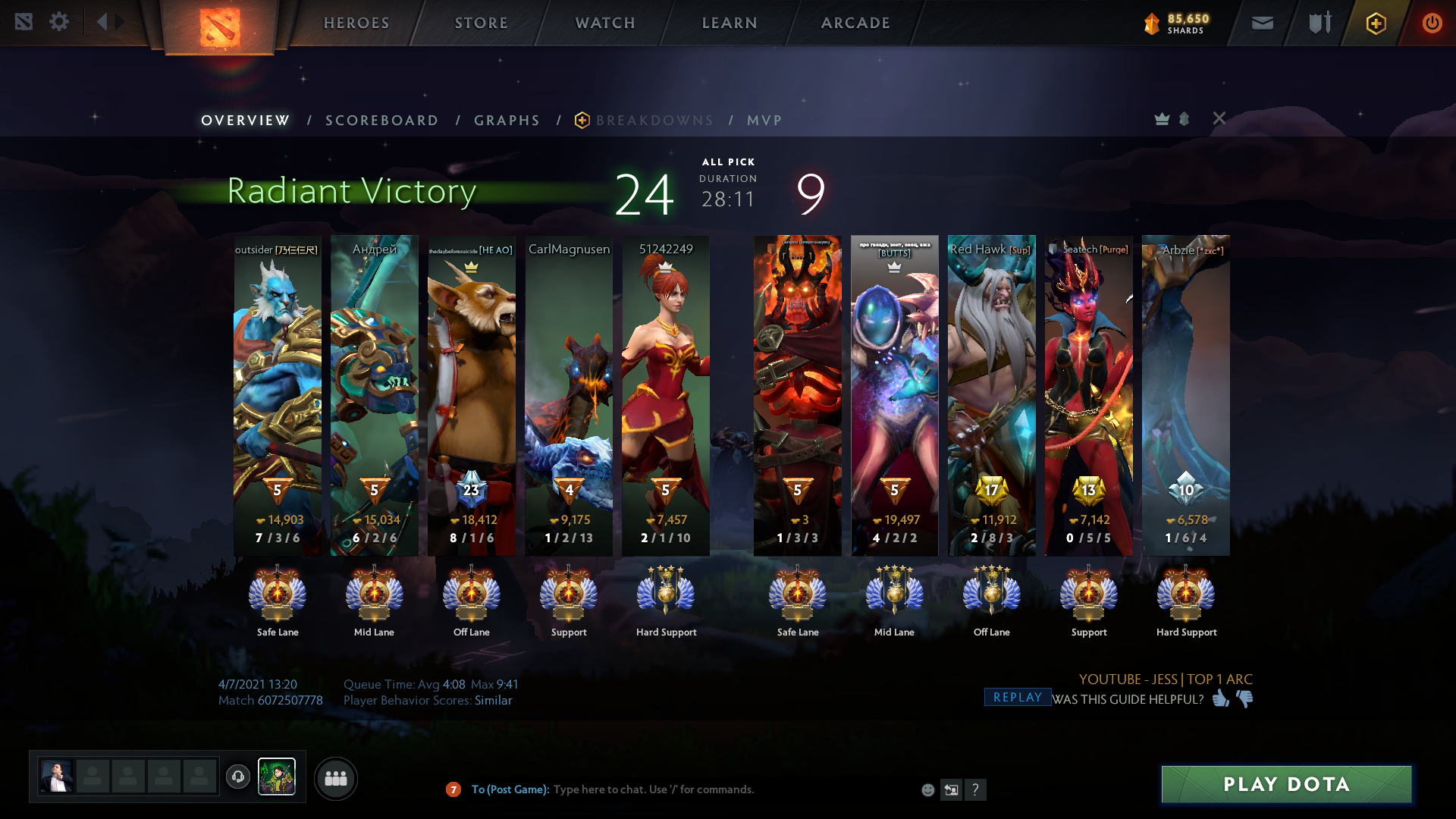1456x819 pixels.
Task: Switch to the Scoreboard tab
Action: [x=381, y=121]
